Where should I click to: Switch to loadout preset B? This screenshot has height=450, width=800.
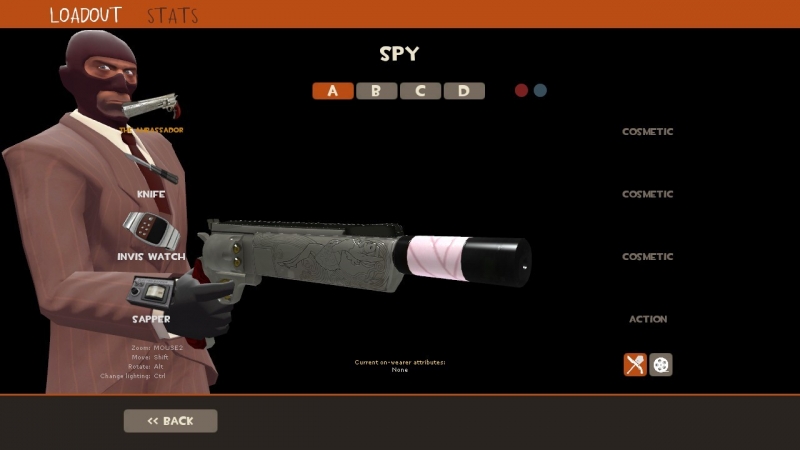coord(376,91)
